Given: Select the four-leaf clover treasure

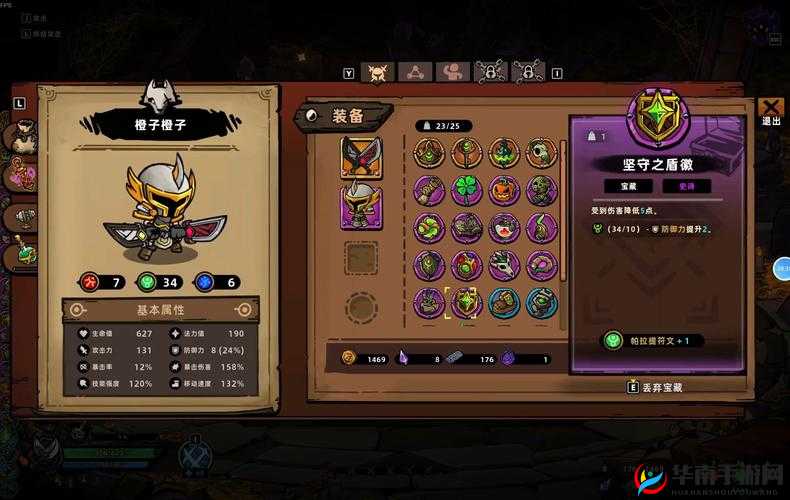Looking at the screenshot, I should point(467,190).
